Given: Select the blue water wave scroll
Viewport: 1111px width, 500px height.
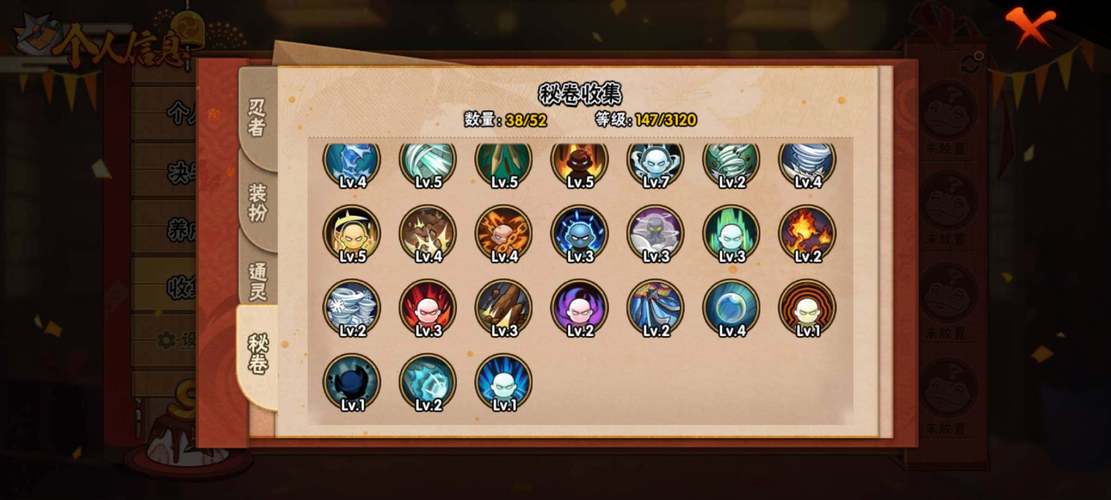Looking at the screenshot, I should (655, 307).
